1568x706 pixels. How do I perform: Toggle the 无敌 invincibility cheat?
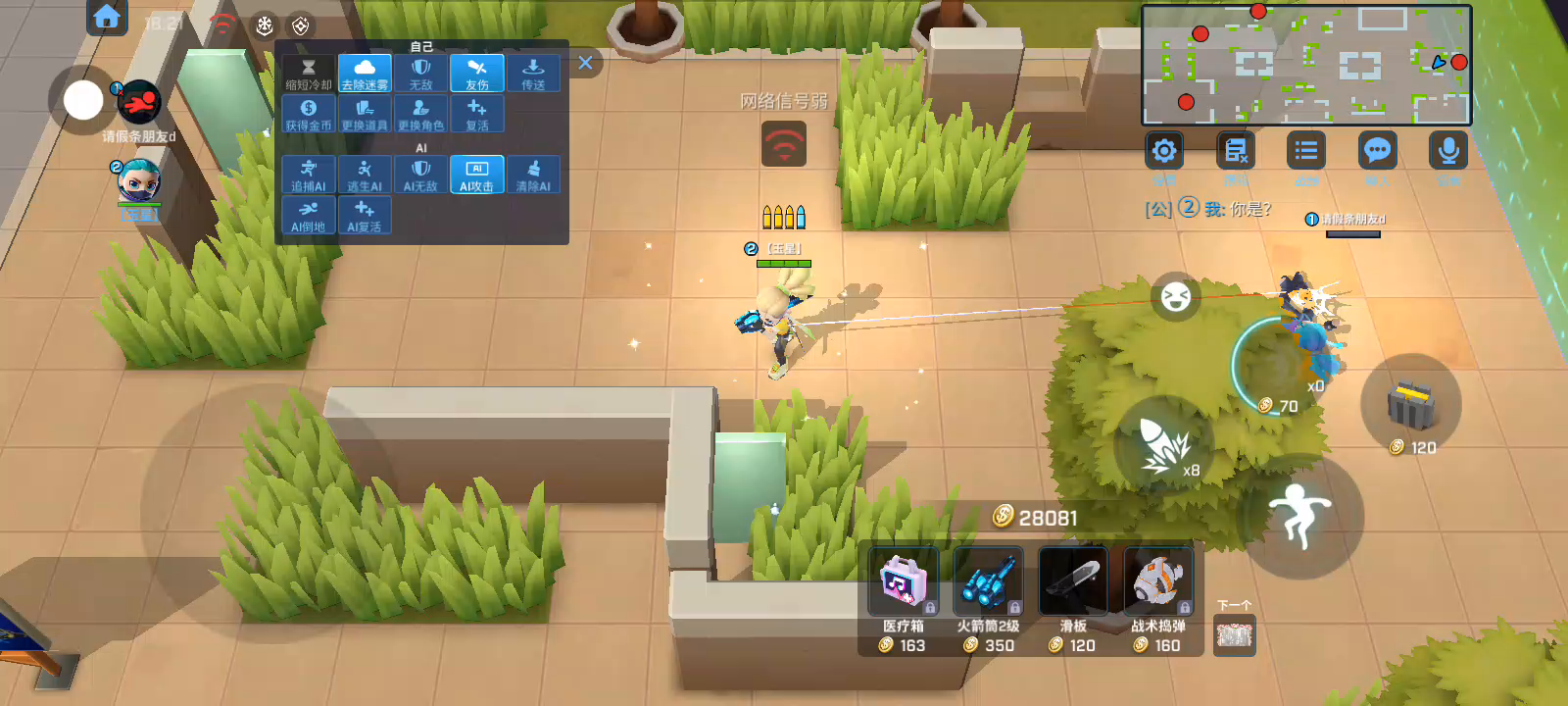point(420,74)
